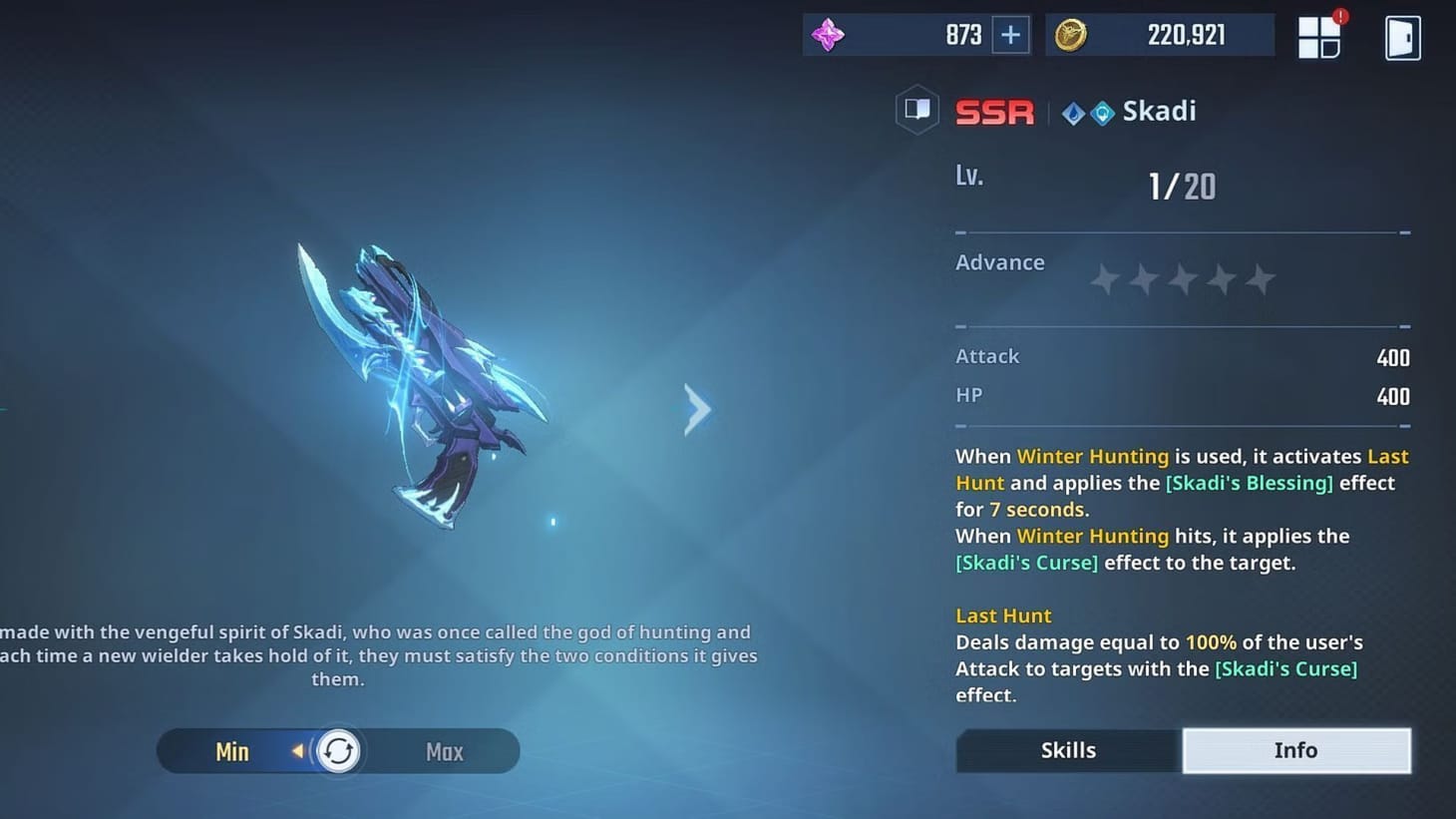Click the pink premium currency gem icon

point(829,33)
